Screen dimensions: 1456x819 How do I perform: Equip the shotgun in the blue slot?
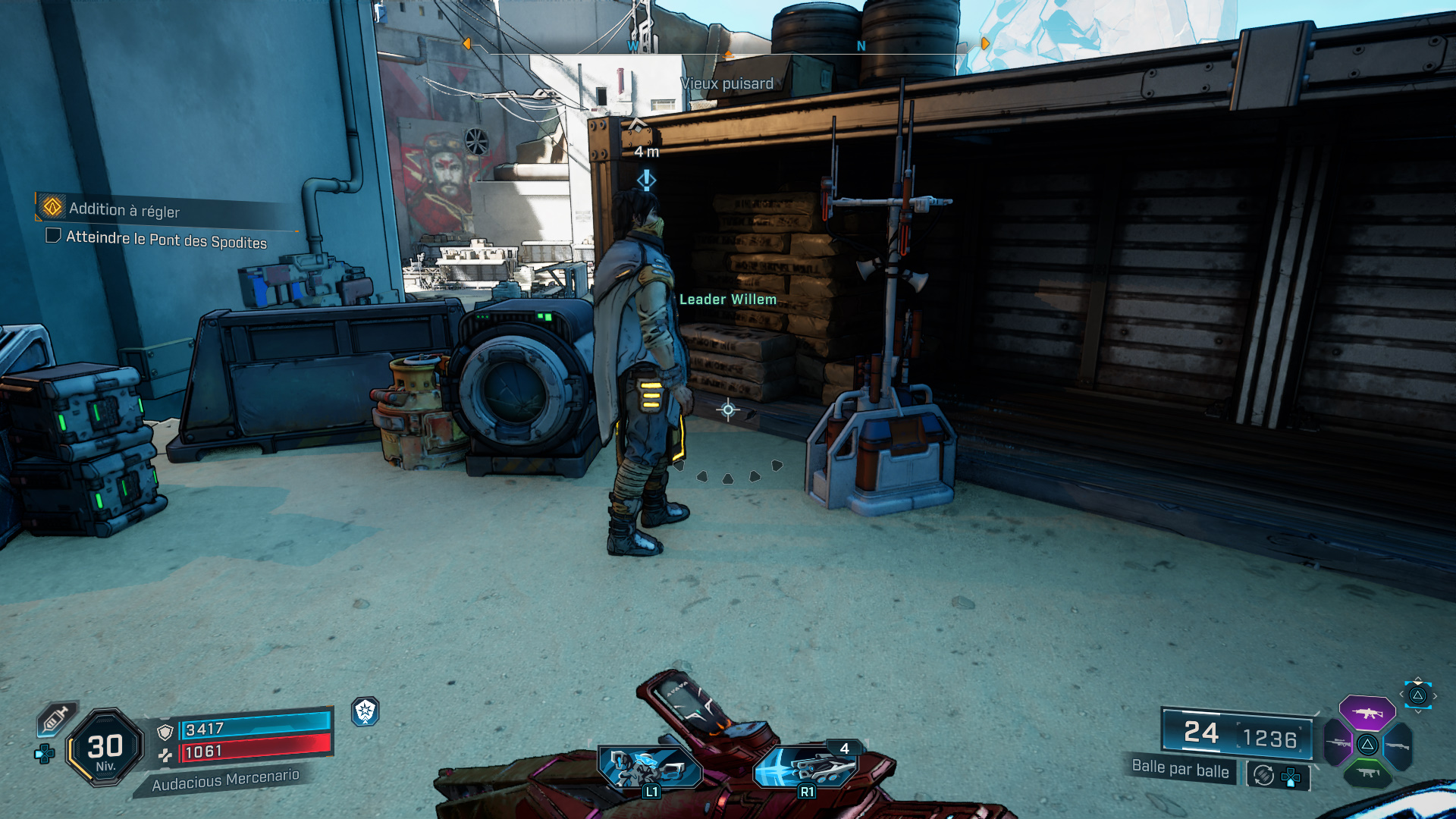tap(1397, 745)
